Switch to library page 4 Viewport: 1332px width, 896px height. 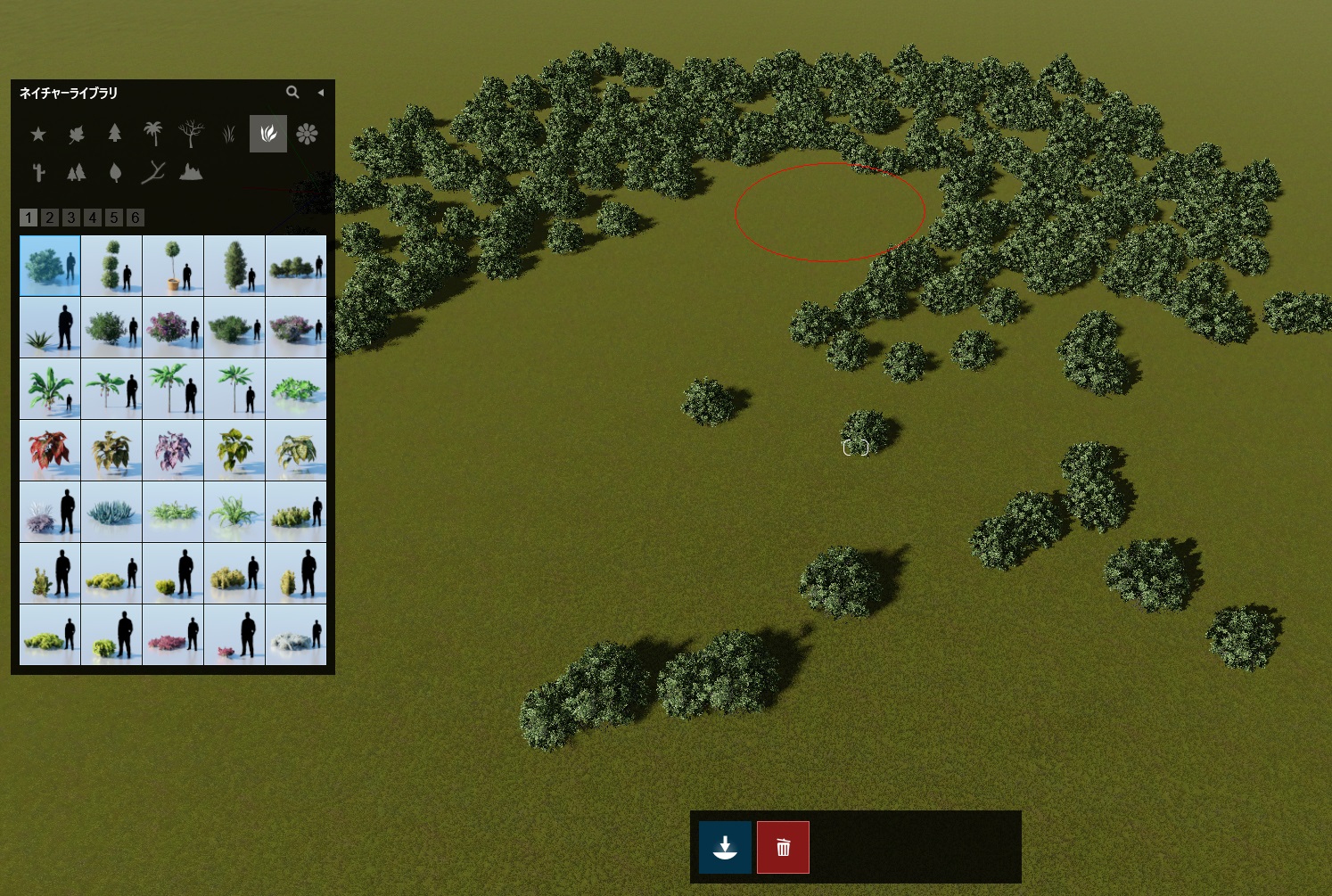[93, 218]
